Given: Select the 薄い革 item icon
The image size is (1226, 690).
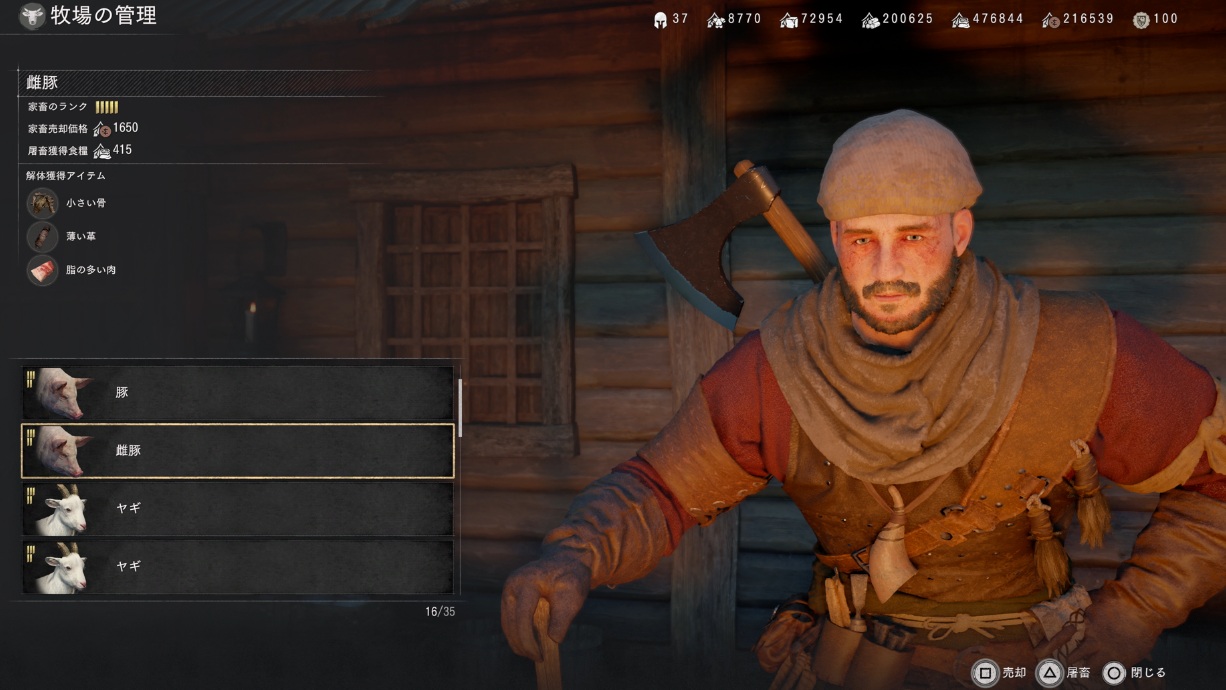Looking at the screenshot, I should click(x=43, y=236).
